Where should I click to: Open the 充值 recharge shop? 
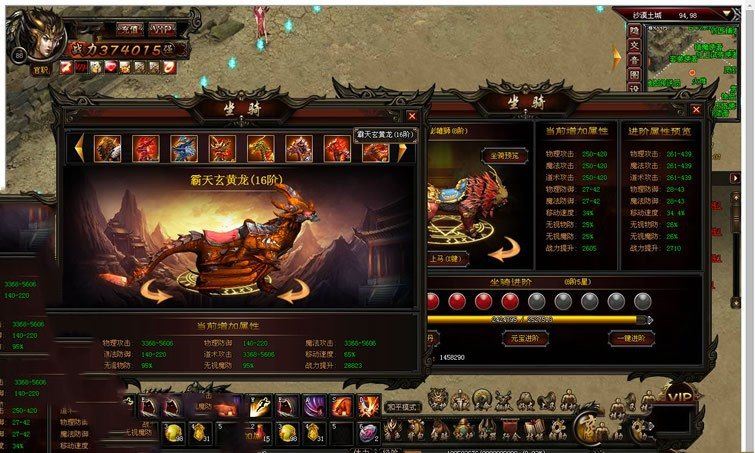(x=128, y=29)
